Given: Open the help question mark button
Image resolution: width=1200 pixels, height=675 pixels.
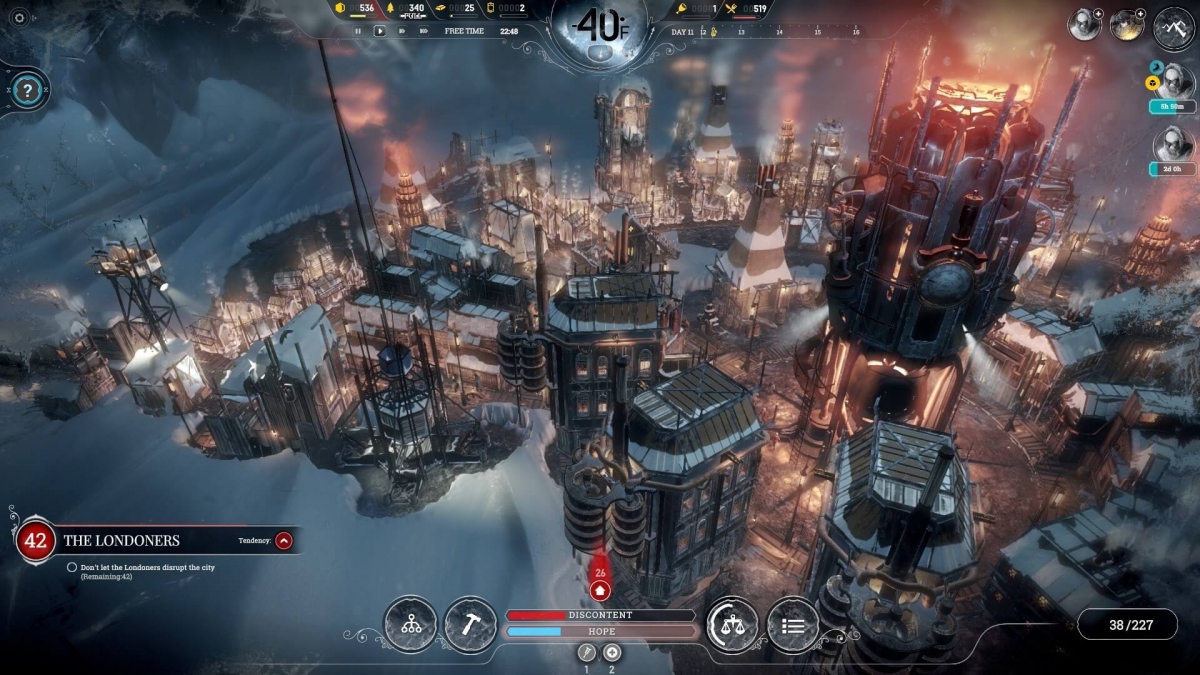Looking at the screenshot, I should (x=28, y=91).
